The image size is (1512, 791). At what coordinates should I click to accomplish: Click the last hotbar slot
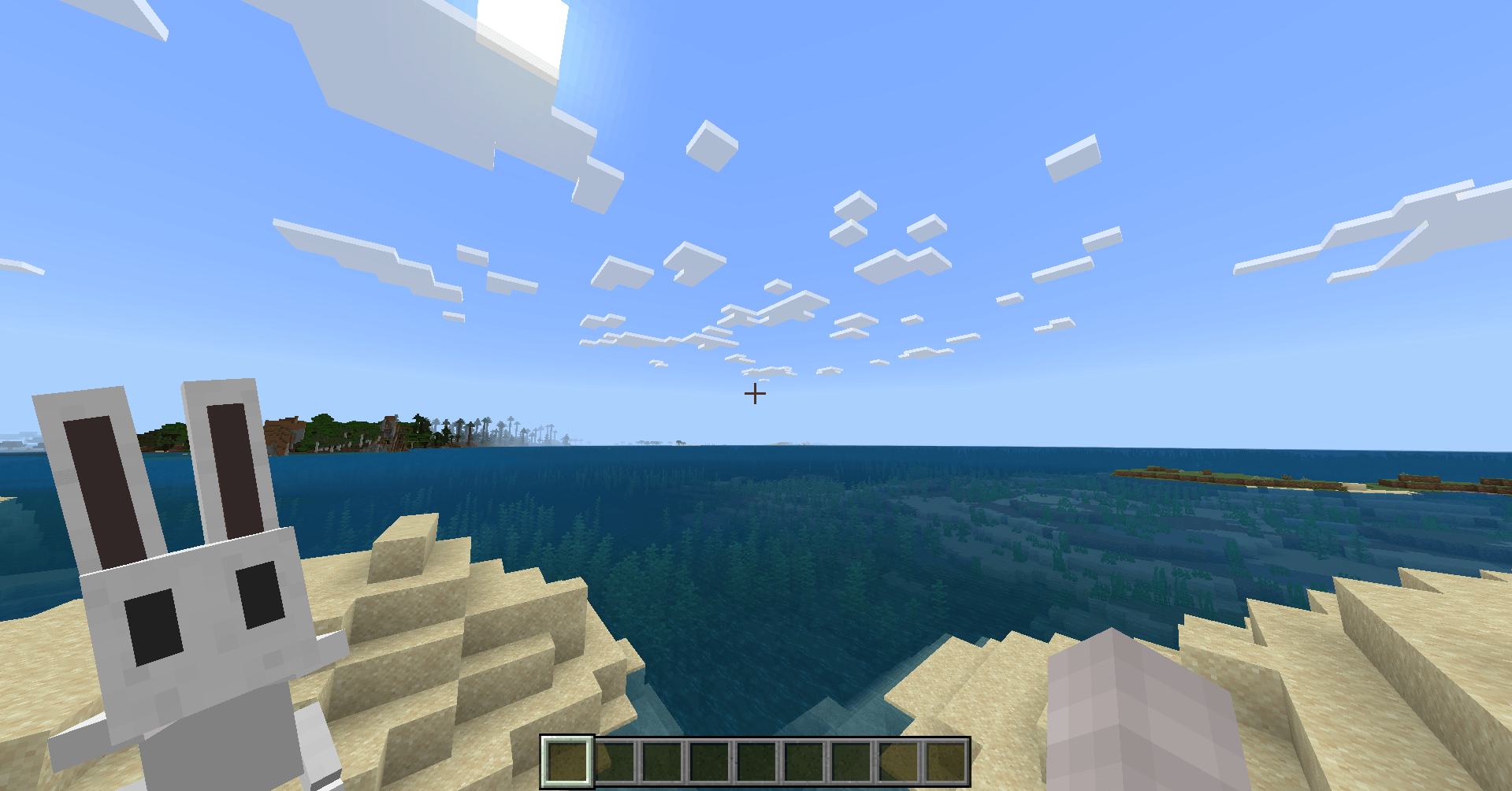pos(946,763)
